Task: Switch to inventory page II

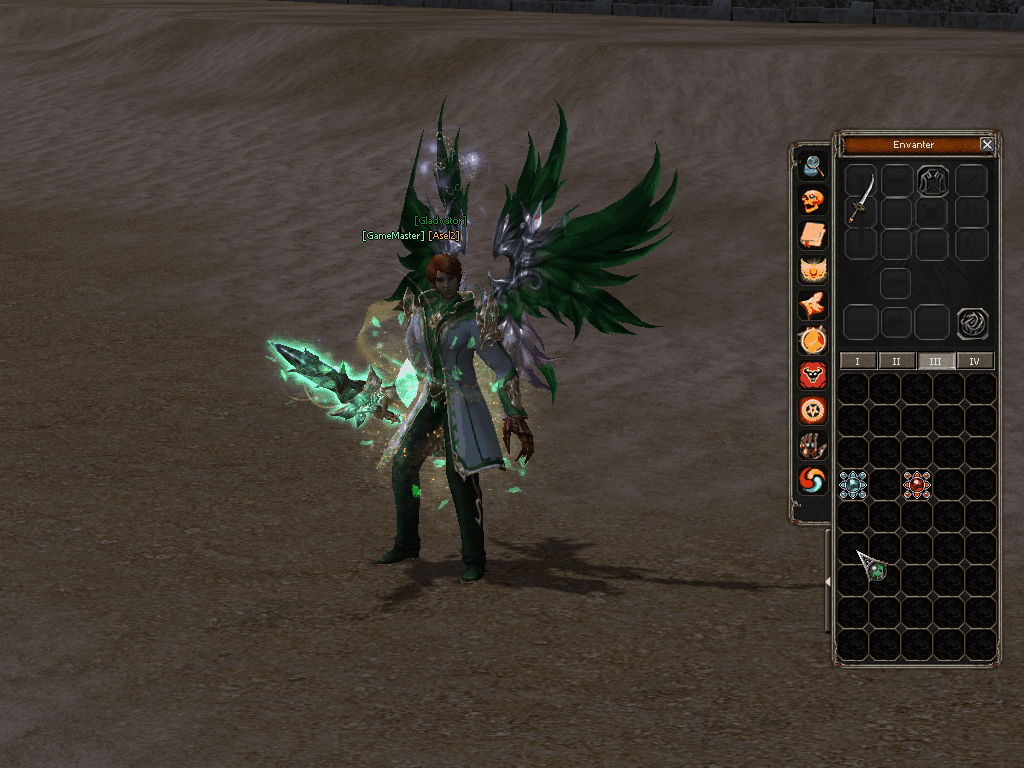Action: [896, 361]
